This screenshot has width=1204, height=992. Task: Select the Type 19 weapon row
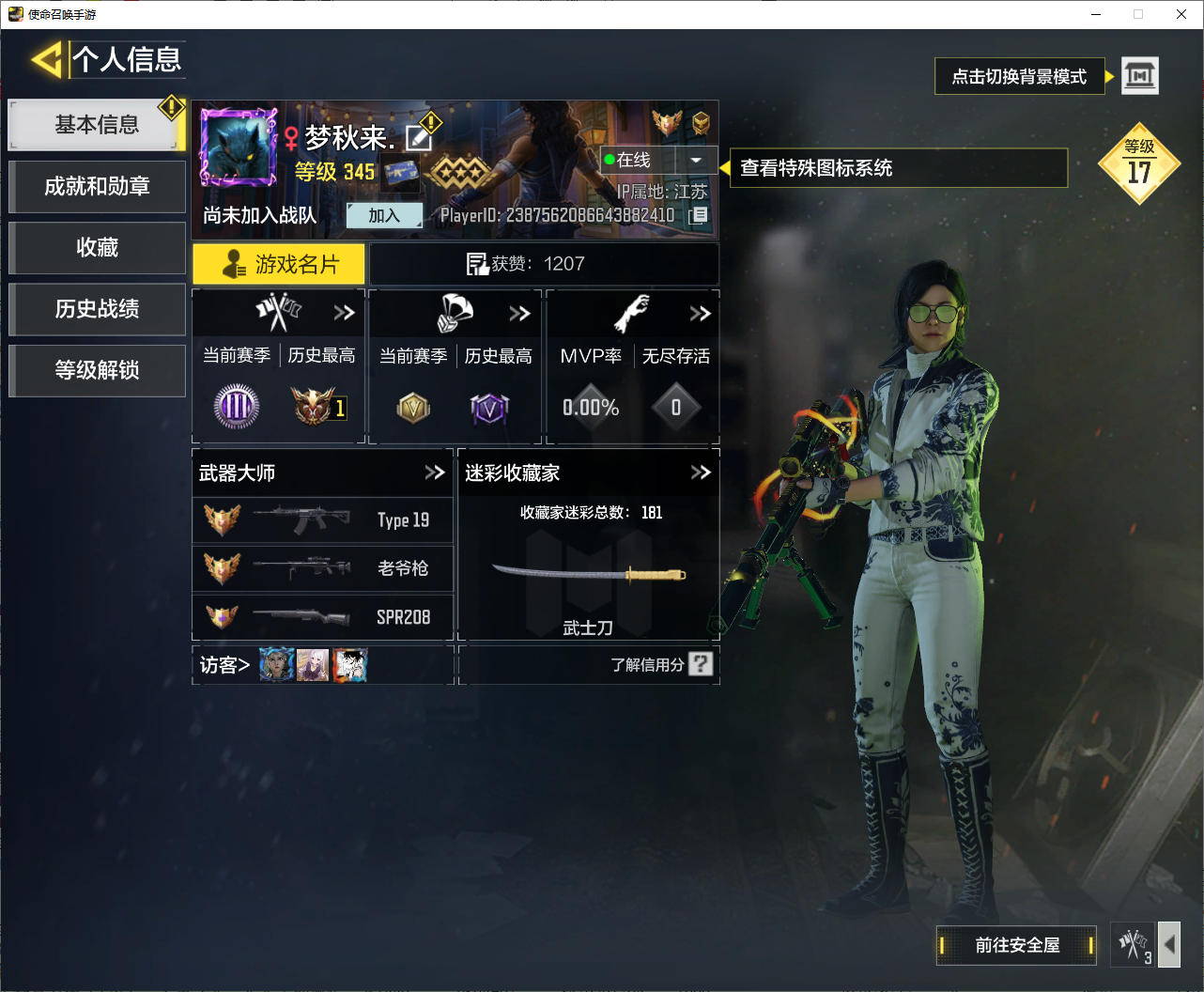pos(322,520)
